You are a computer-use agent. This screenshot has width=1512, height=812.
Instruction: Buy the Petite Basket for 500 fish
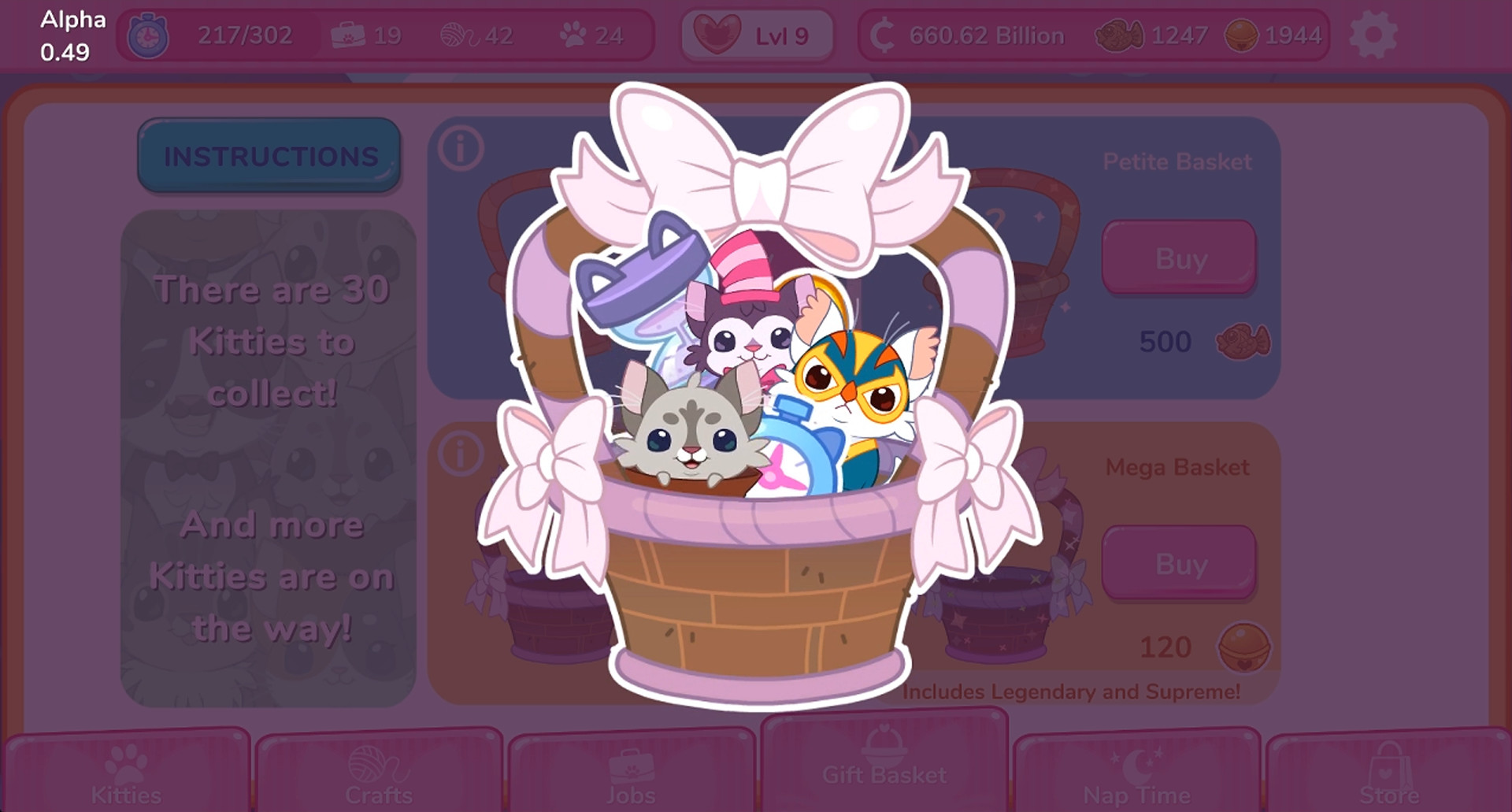point(1179,257)
